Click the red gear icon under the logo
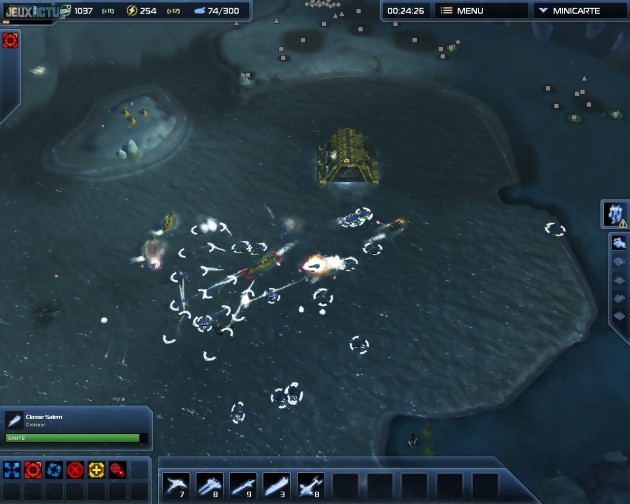Image resolution: width=630 pixels, height=504 pixels. [11, 41]
